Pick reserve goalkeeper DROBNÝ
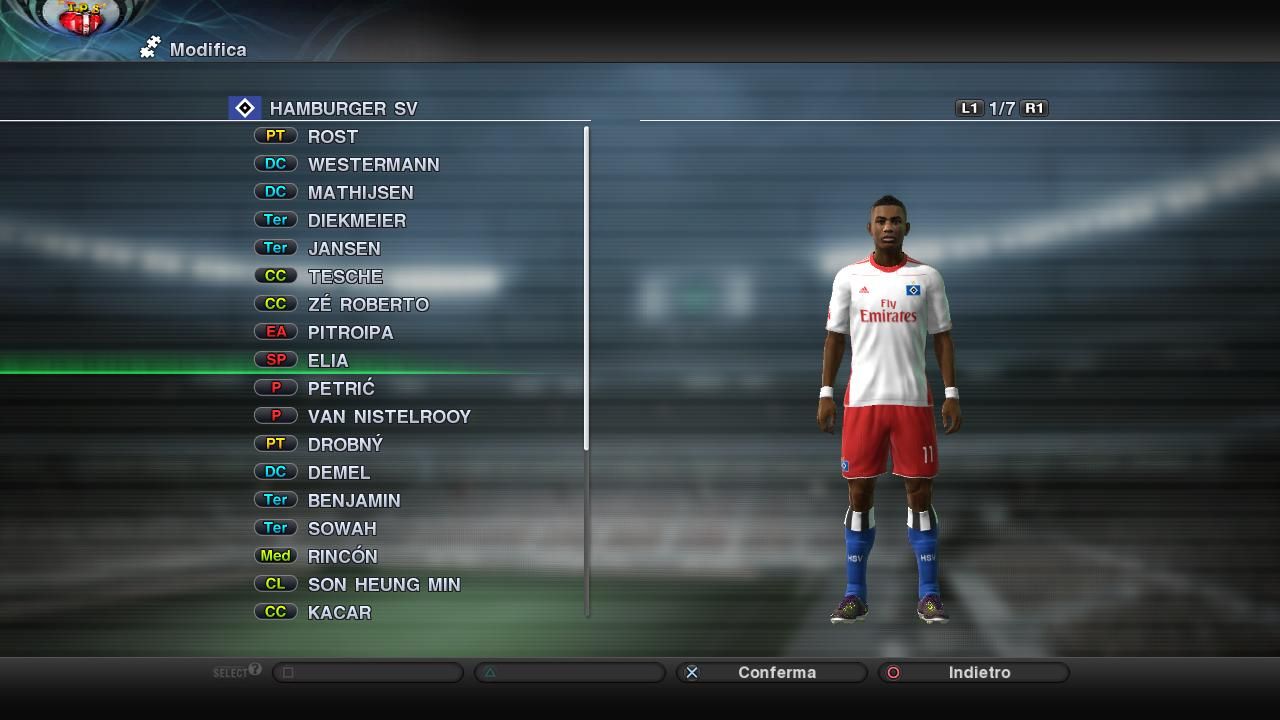1280x720 pixels. point(345,445)
